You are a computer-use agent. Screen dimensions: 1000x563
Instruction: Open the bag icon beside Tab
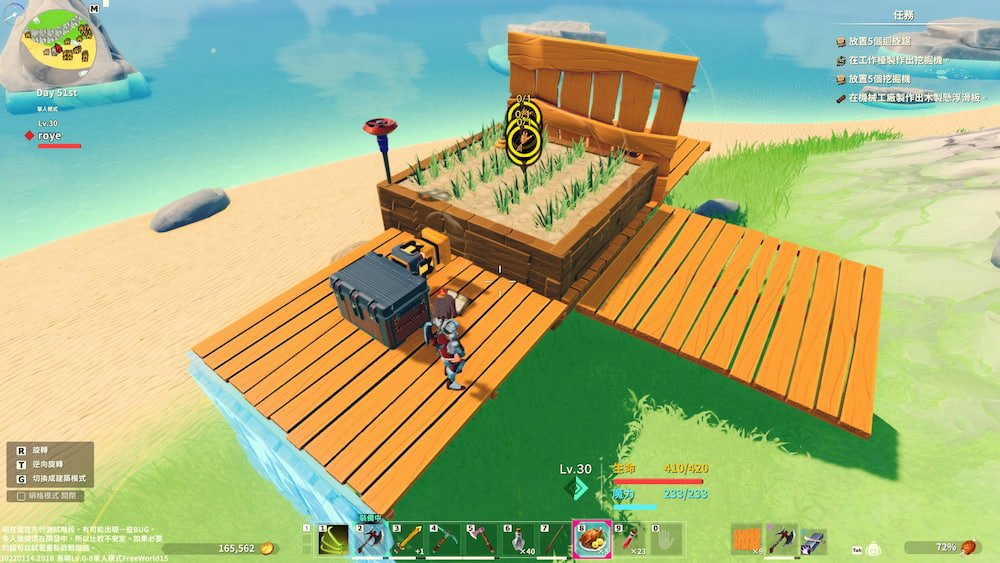click(x=874, y=549)
